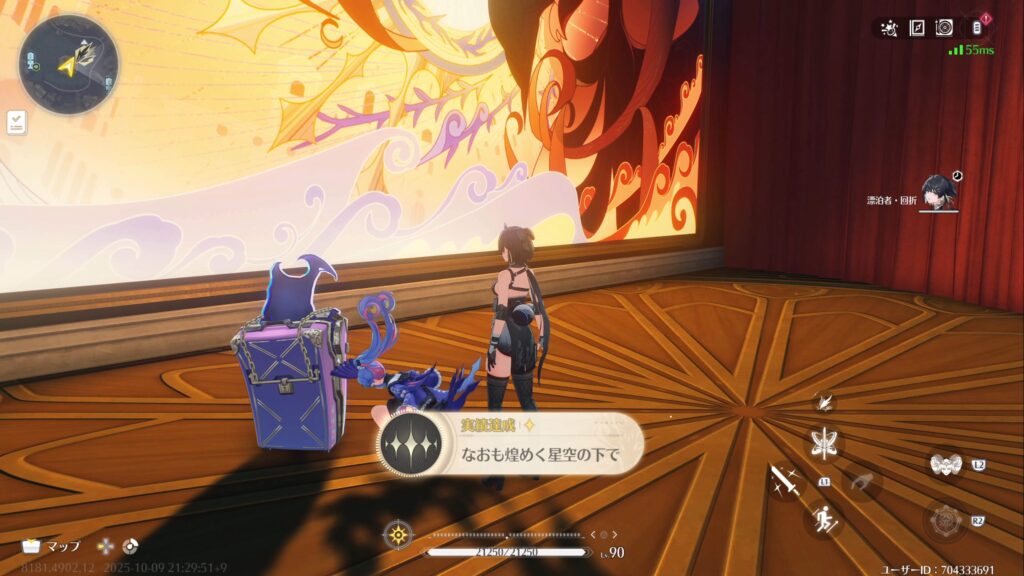This screenshot has width=1024, height=576.
Task: Activate the feathered wing utility icon
Action: pos(825,401)
